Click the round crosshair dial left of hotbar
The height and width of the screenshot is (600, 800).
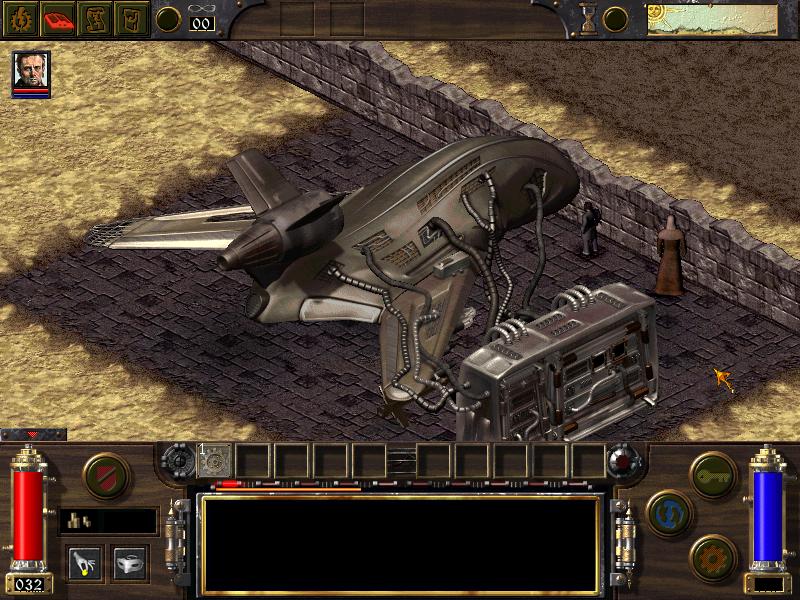tap(180, 461)
